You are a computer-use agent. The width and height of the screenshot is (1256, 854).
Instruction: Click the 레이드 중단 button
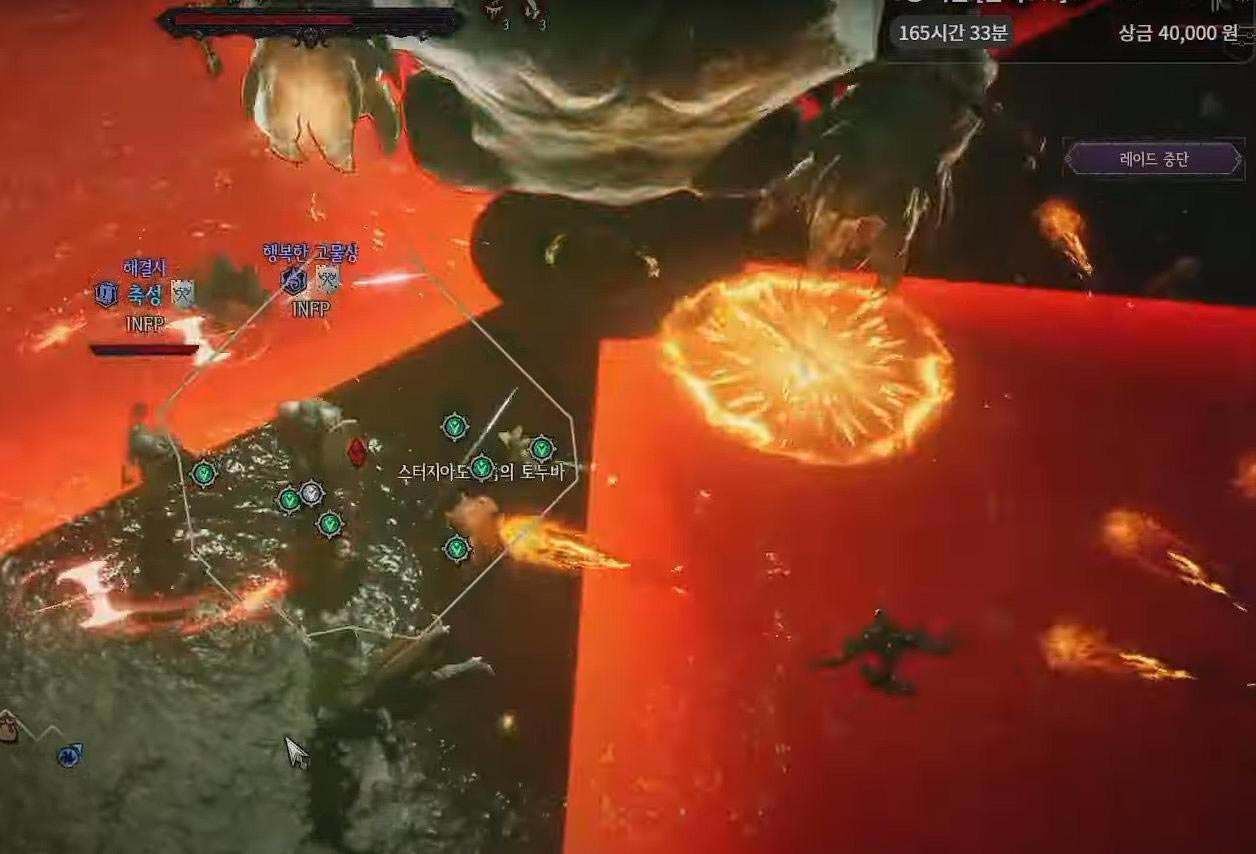1153,159
